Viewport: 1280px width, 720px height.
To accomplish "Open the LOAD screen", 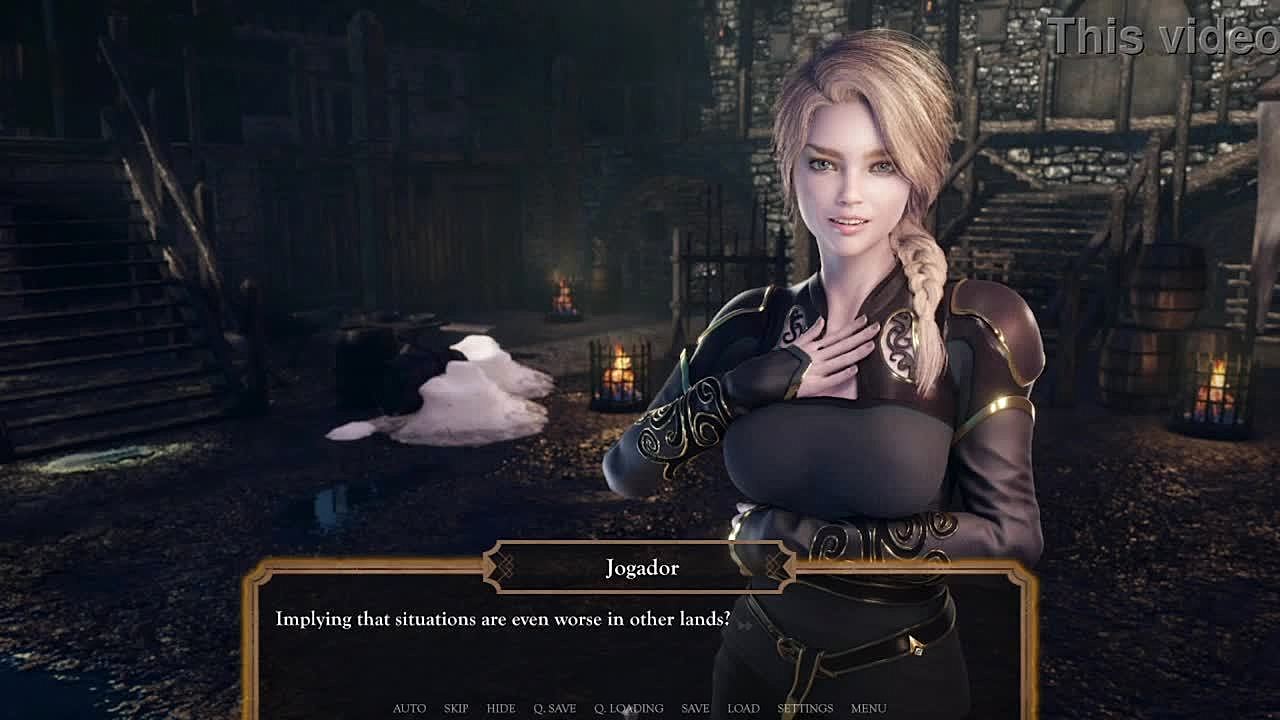I will pyautogui.click(x=743, y=708).
